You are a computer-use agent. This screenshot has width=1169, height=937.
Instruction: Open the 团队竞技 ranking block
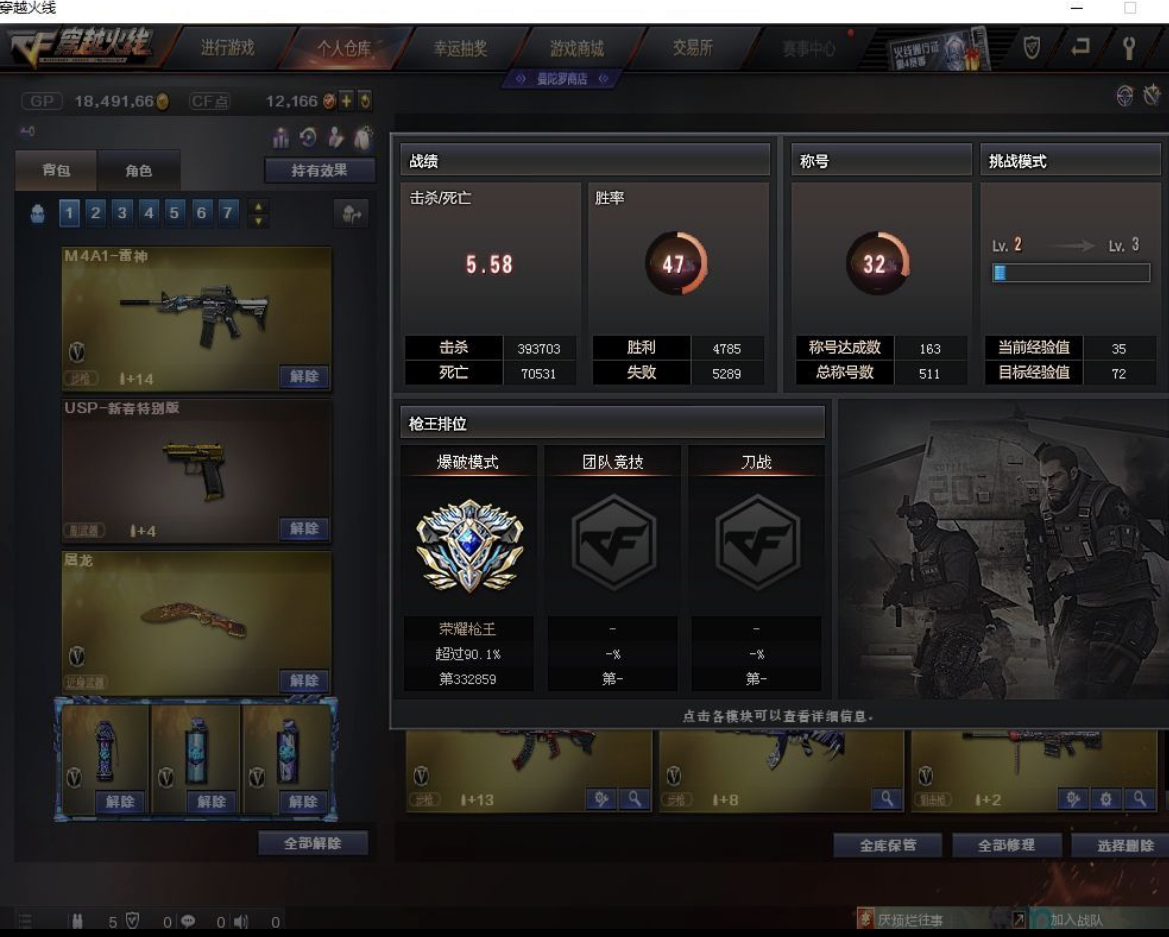(x=613, y=546)
